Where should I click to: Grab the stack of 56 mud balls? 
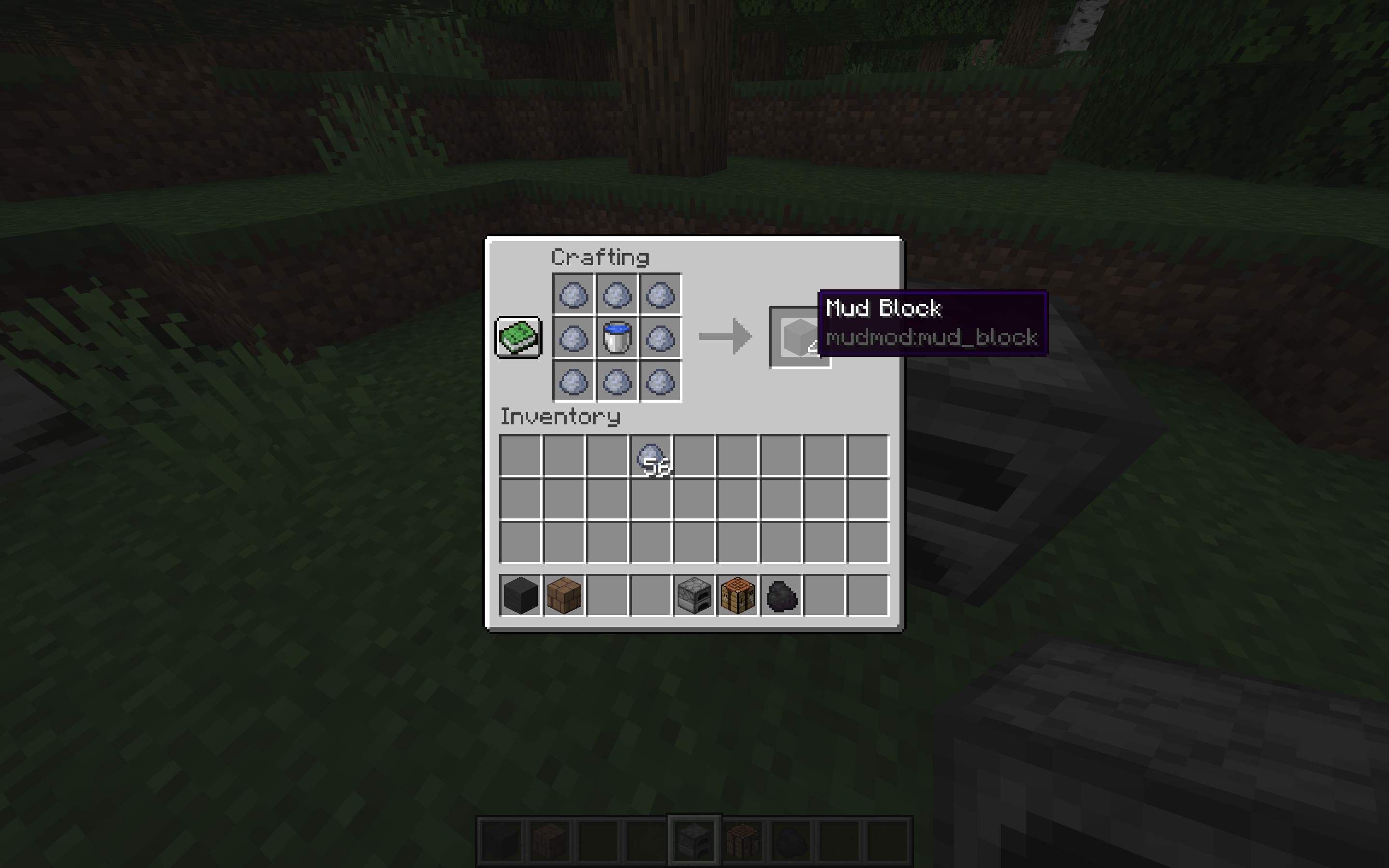(x=651, y=456)
